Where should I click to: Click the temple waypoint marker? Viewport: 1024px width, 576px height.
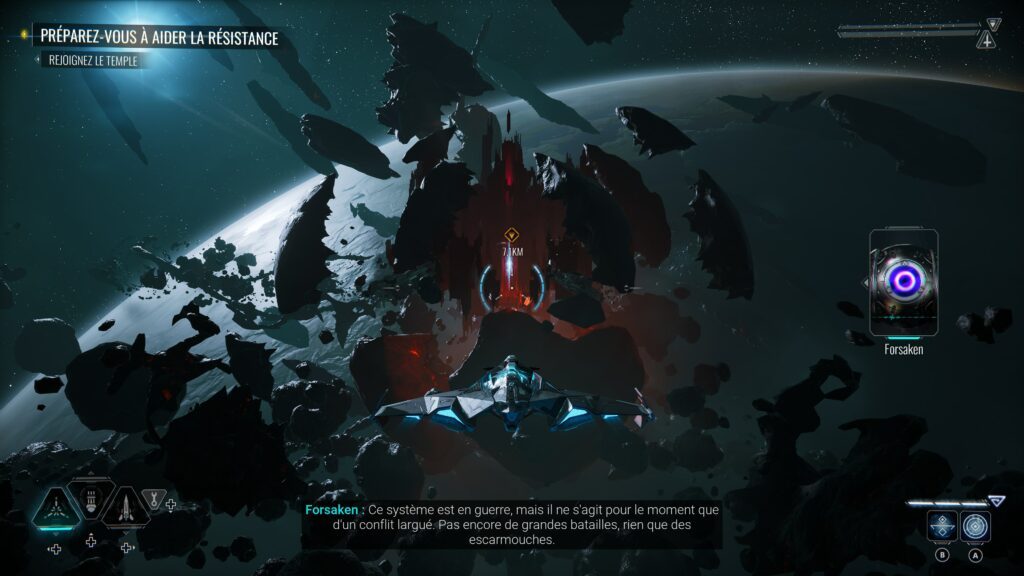pyautogui.click(x=511, y=235)
